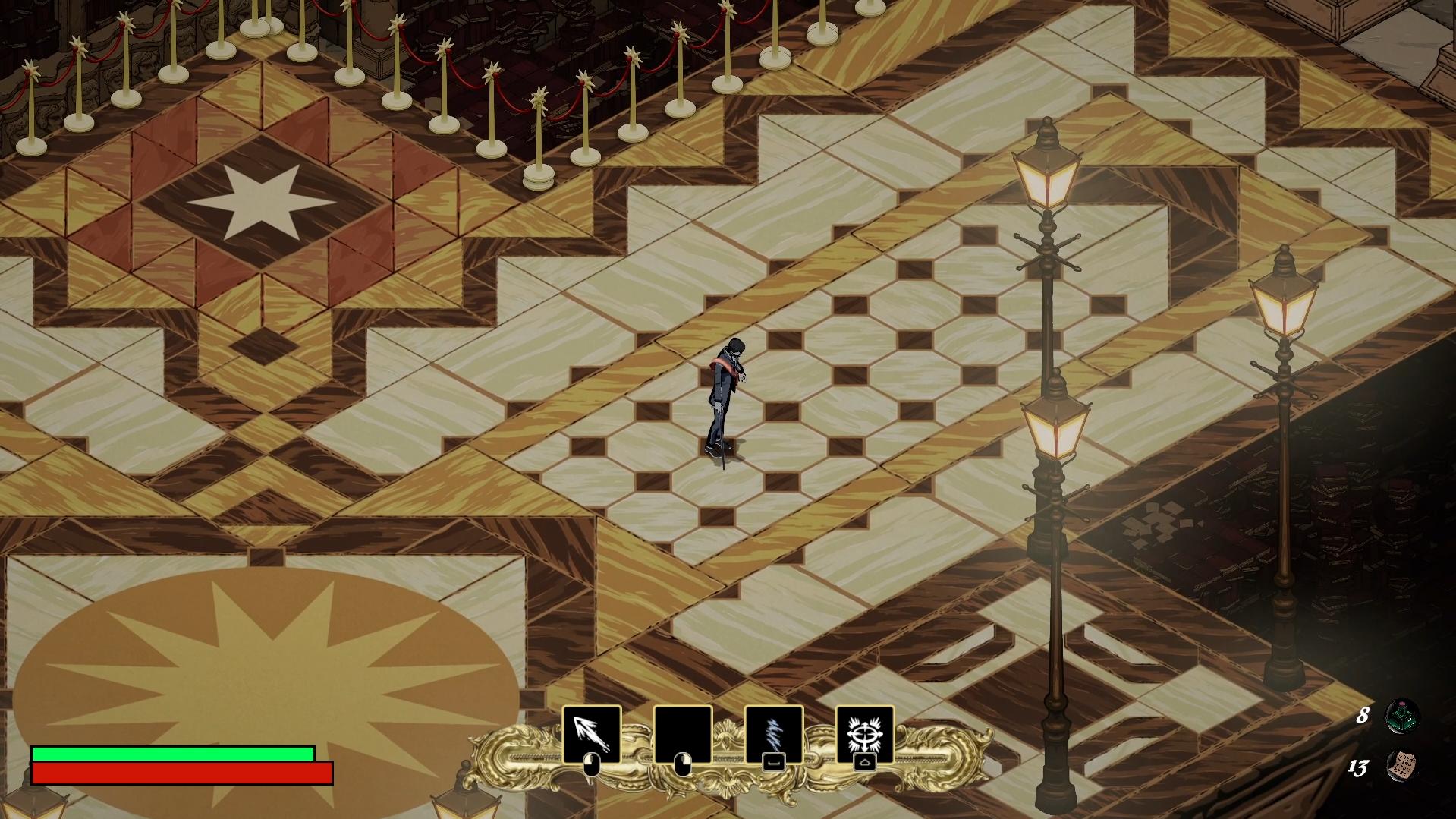Screen dimensions: 1456x819
Task: Click the green health bar
Action: point(172,754)
